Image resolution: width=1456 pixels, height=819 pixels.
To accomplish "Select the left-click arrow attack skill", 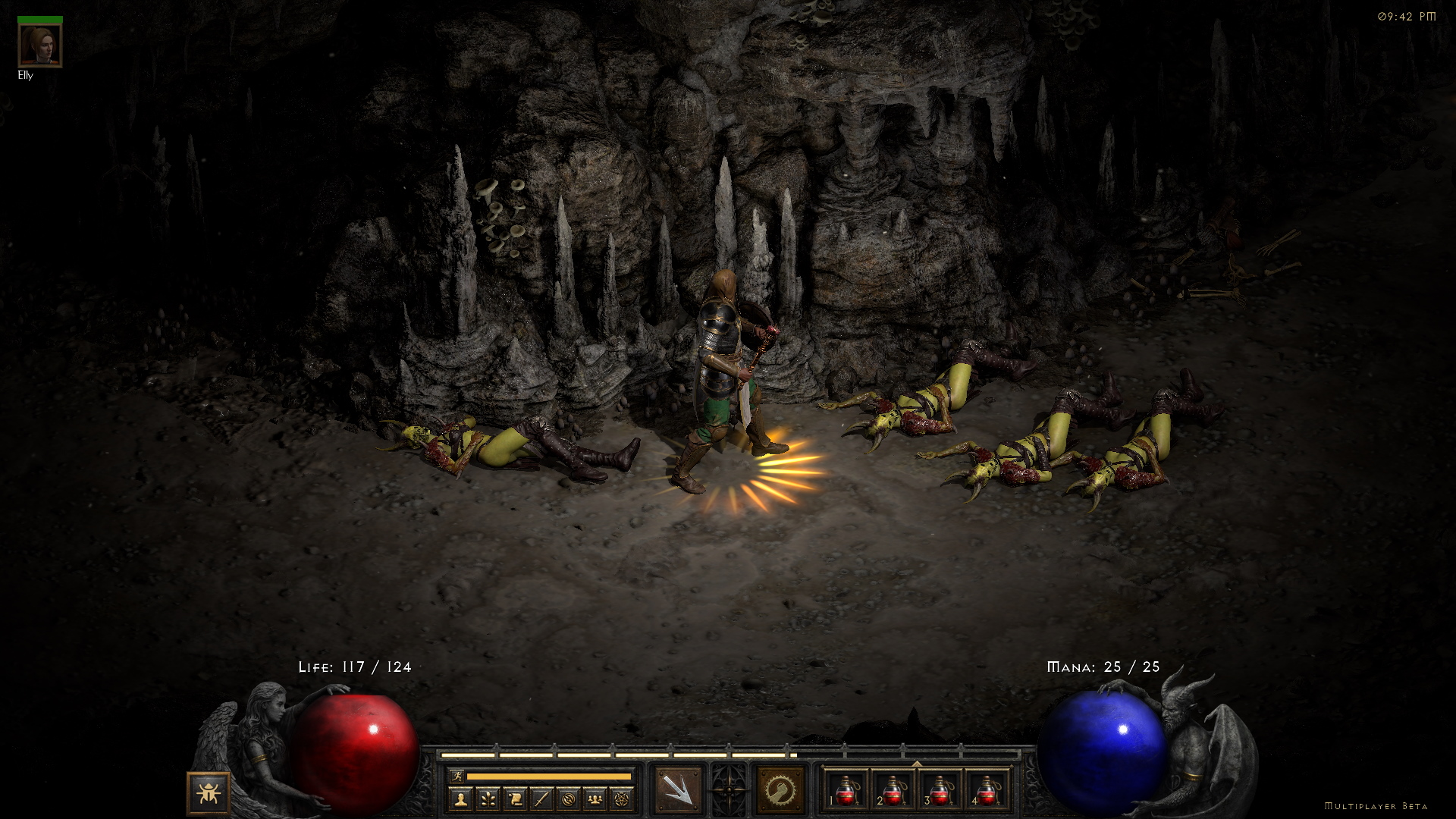I will pos(677,790).
